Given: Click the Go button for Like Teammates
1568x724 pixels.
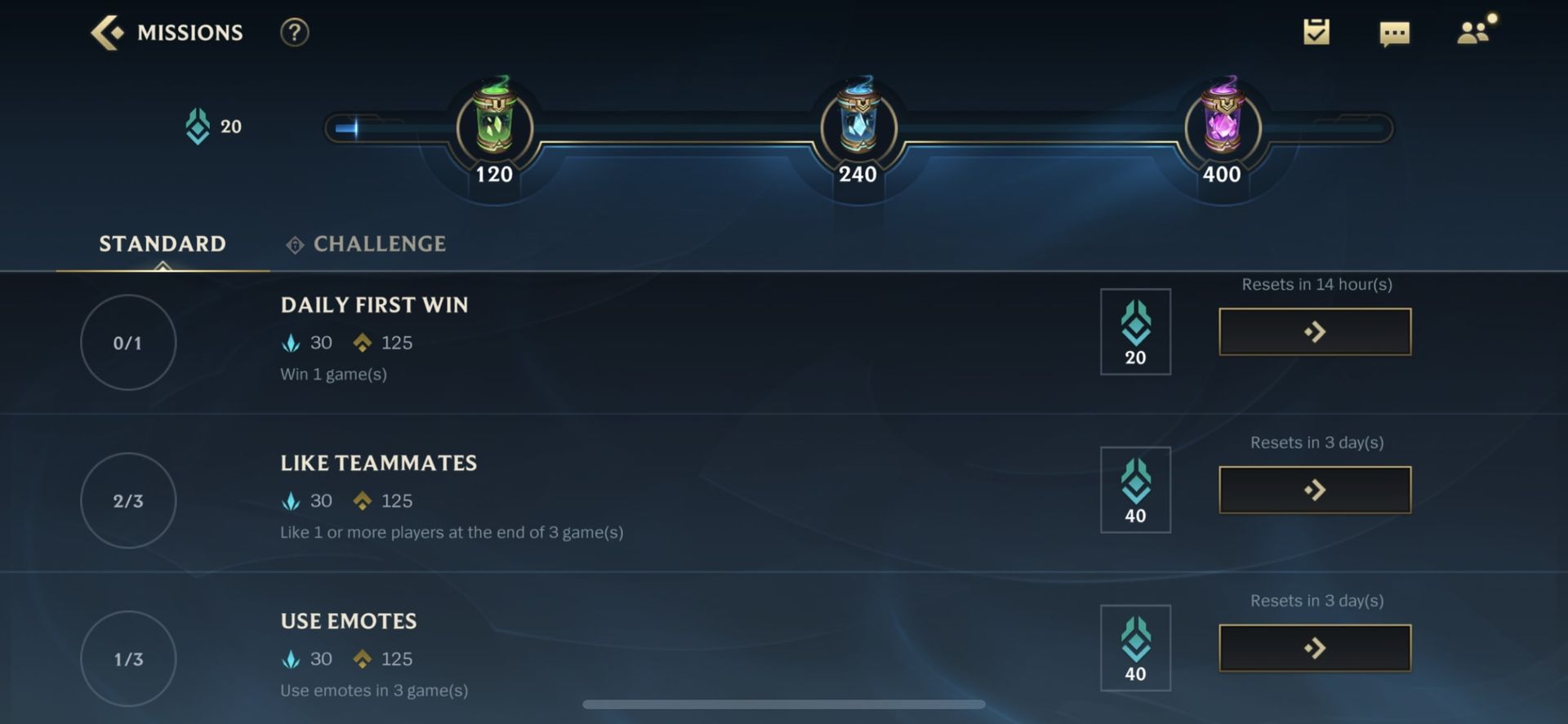Looking at the screenshot, I should (1314, 489).
